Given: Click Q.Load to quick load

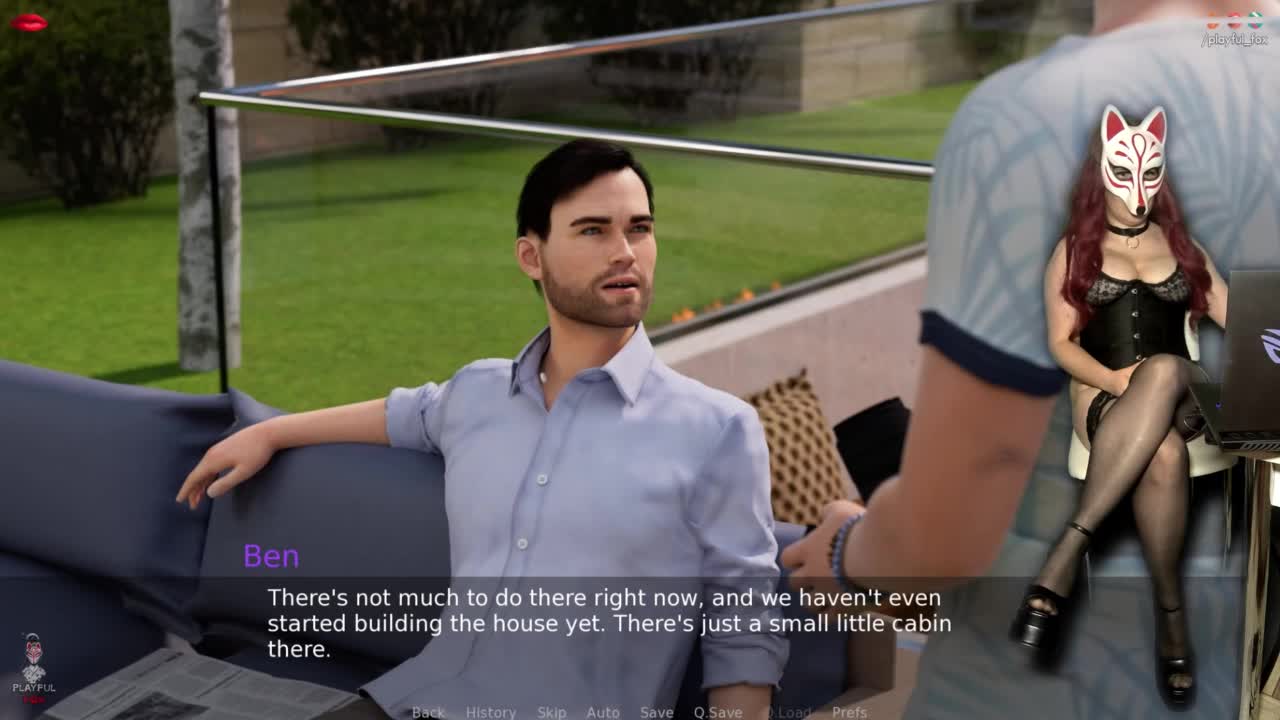Looking at the screenshot, I should click(x=788, y=712).
